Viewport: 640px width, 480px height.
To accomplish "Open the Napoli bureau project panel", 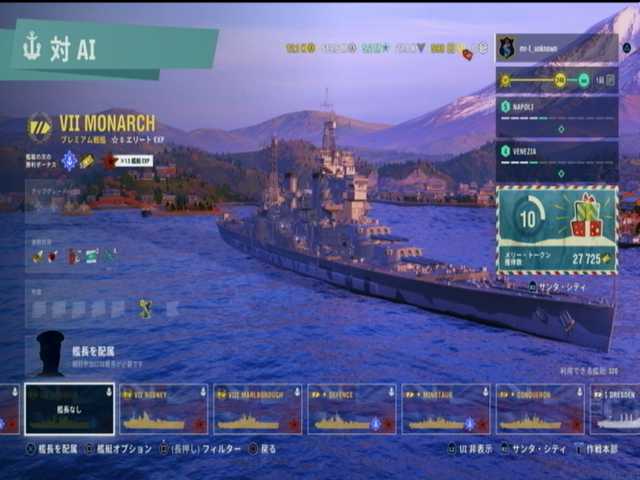I will (557, 116).
